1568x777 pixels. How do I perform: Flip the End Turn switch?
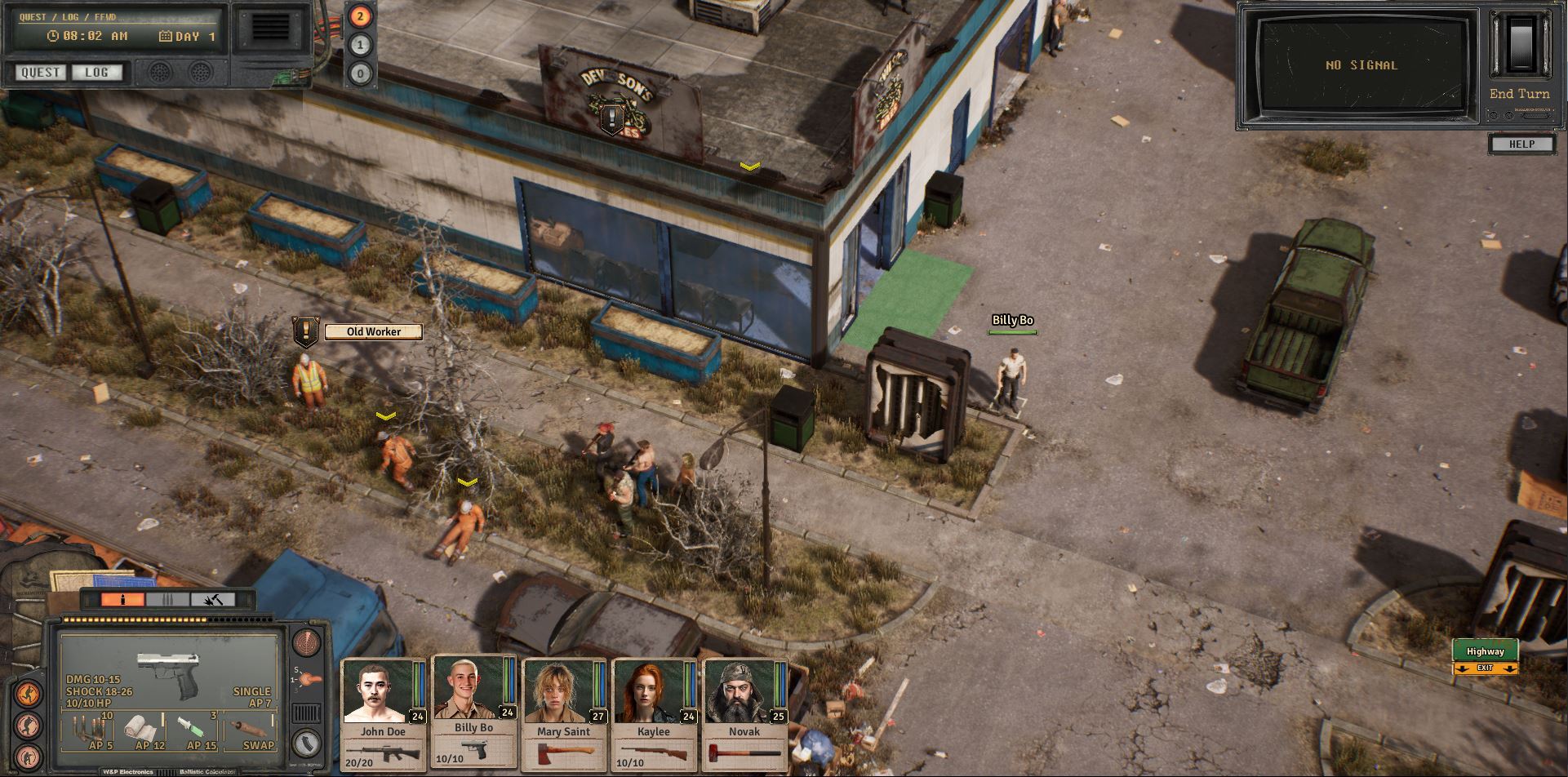1518,45
